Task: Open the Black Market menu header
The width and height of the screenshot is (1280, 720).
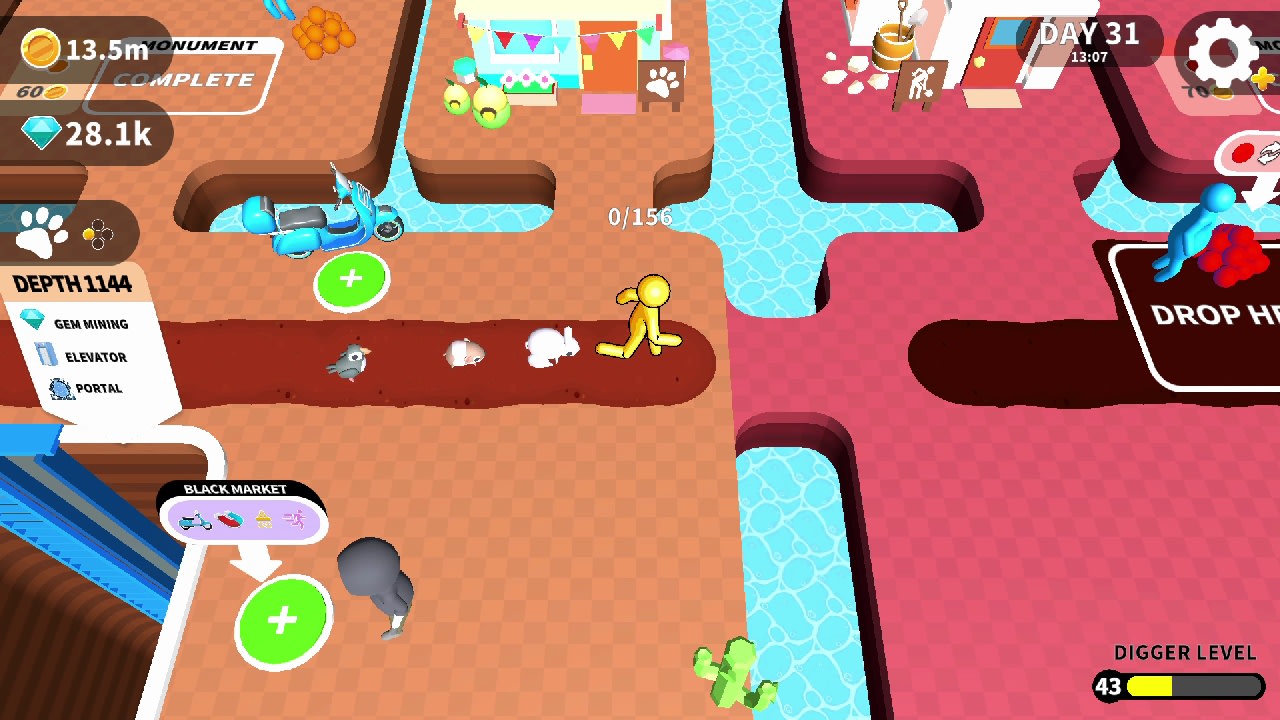Action: point(235,490)
